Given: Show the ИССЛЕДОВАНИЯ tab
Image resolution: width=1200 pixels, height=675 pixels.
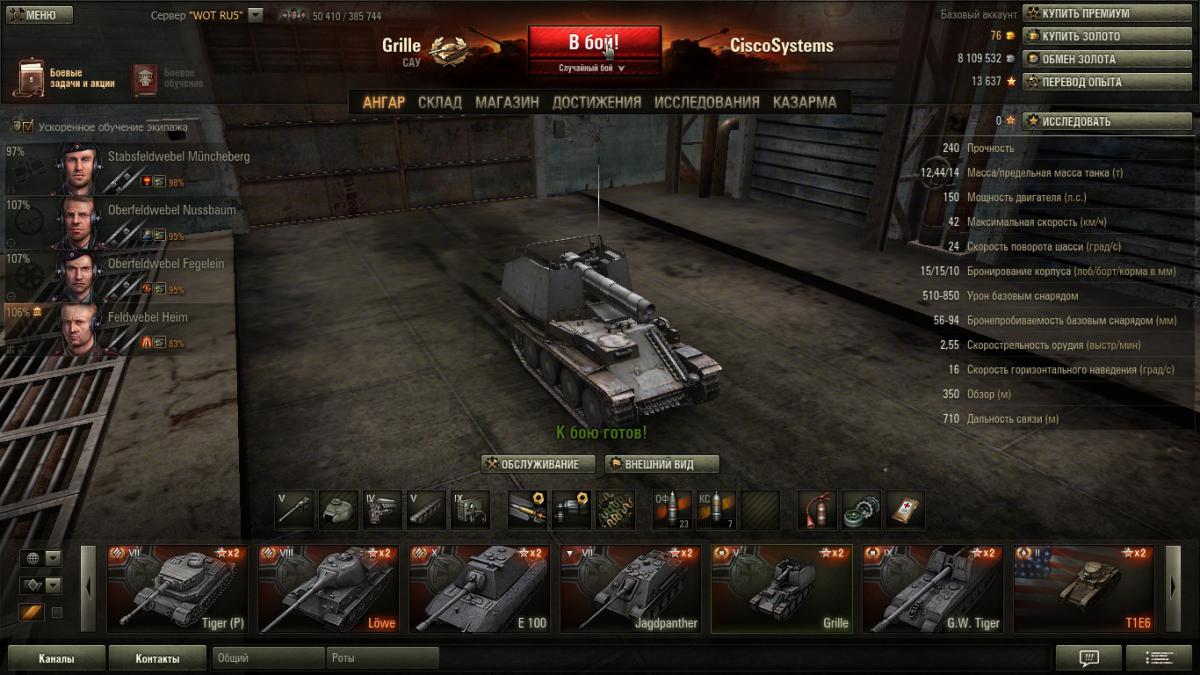Looking at the screenshot, I should coord(707,102).
